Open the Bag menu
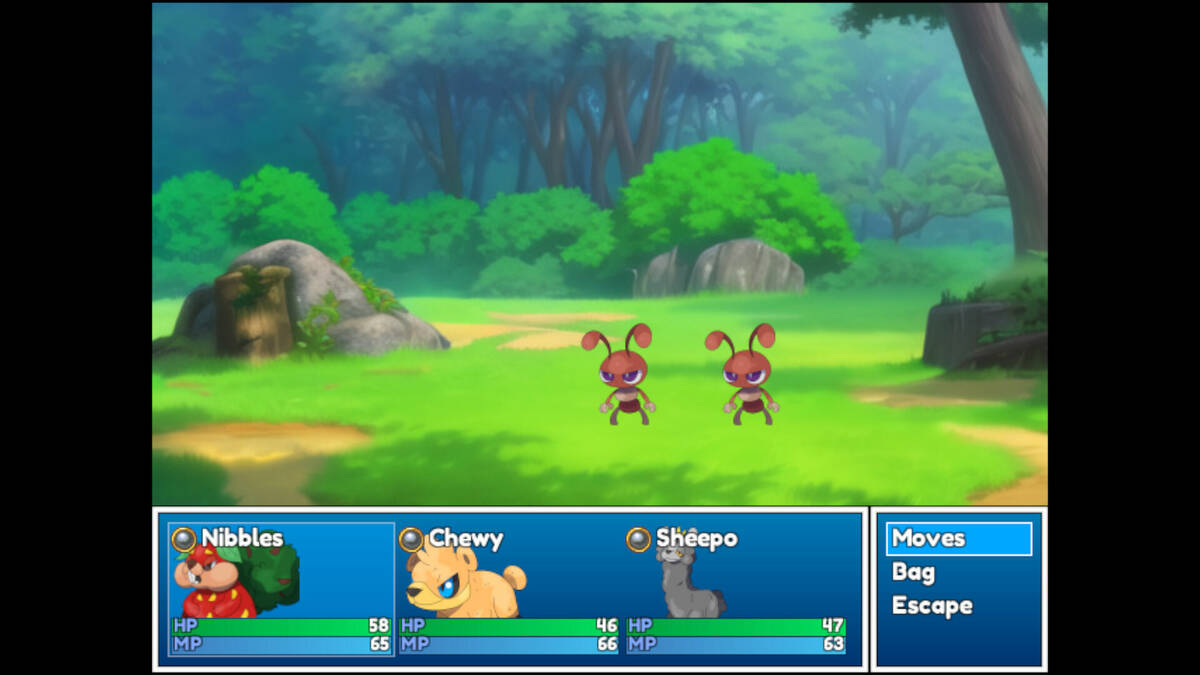 (914, 573)
